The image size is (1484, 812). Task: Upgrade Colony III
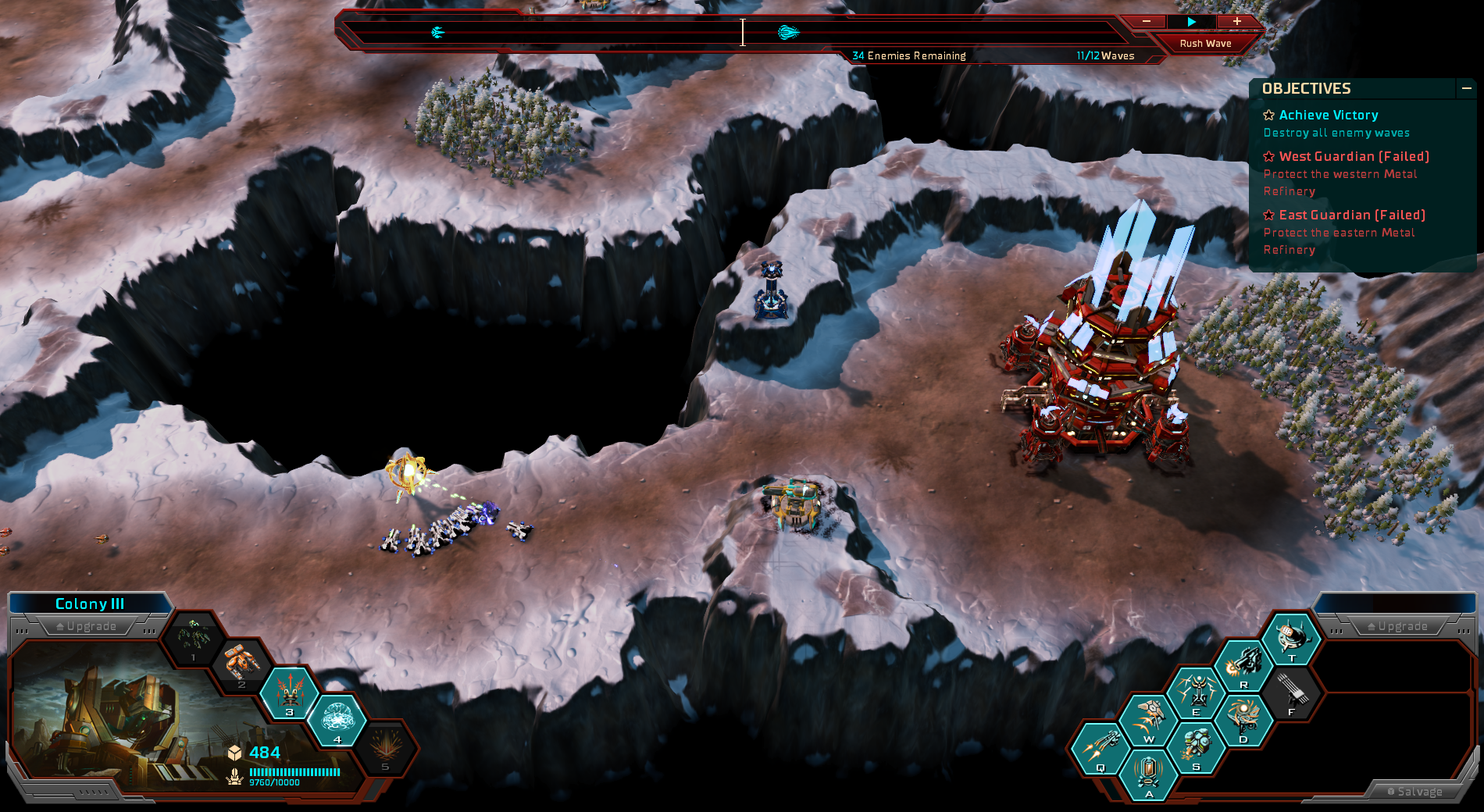point(87,626)
